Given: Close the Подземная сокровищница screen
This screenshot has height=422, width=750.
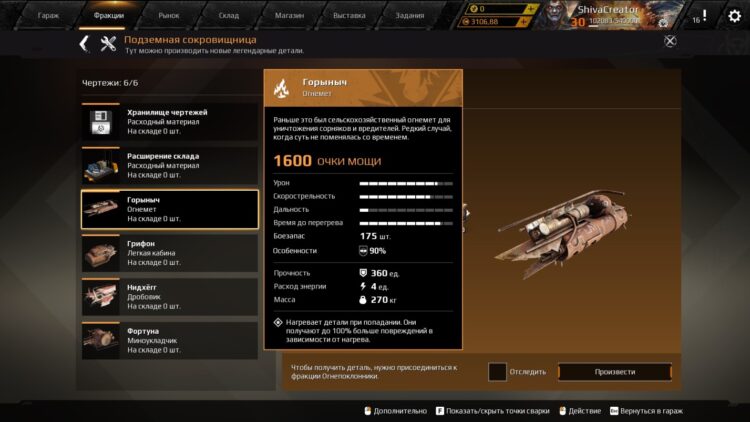Looking at the screenshot, I should [x=670, y=41].
